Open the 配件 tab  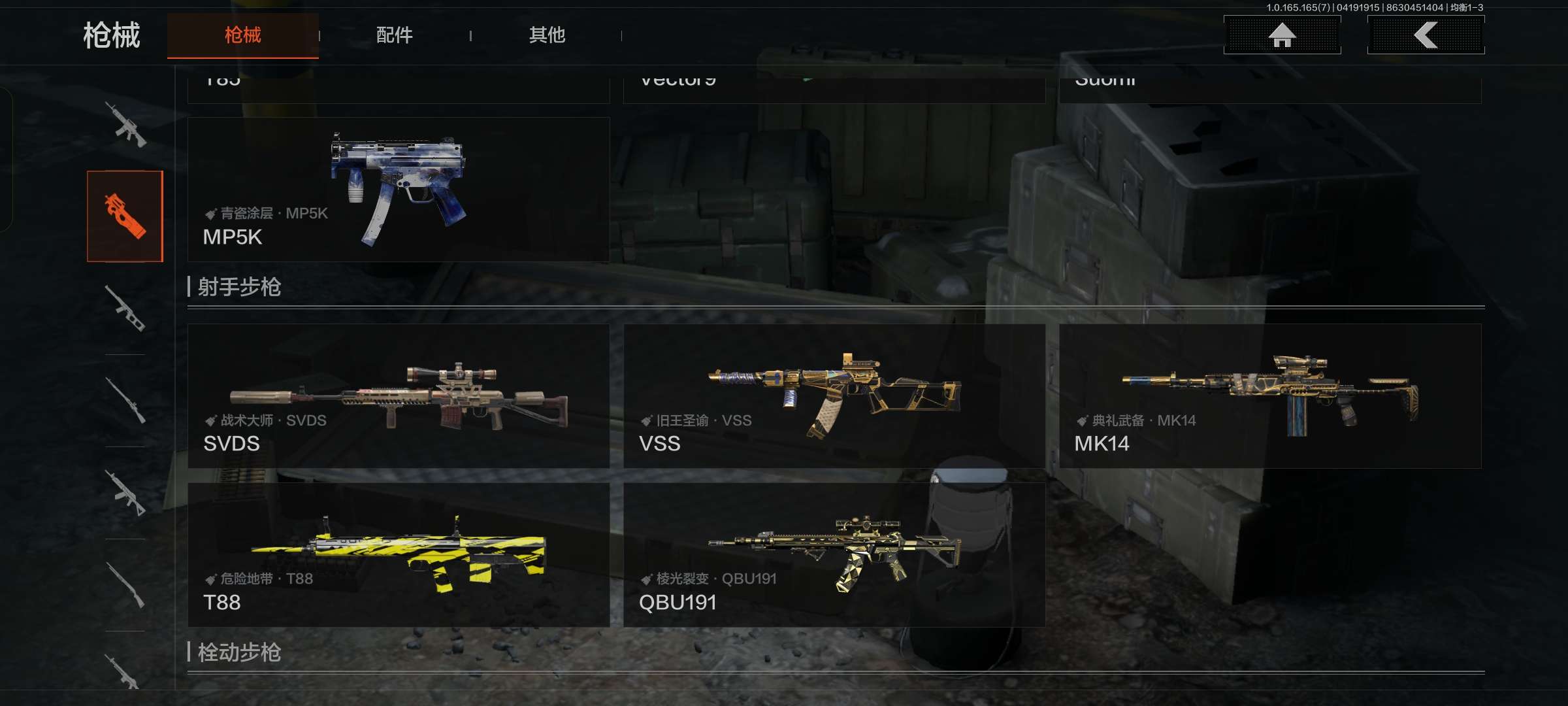[x=394, y=35]
